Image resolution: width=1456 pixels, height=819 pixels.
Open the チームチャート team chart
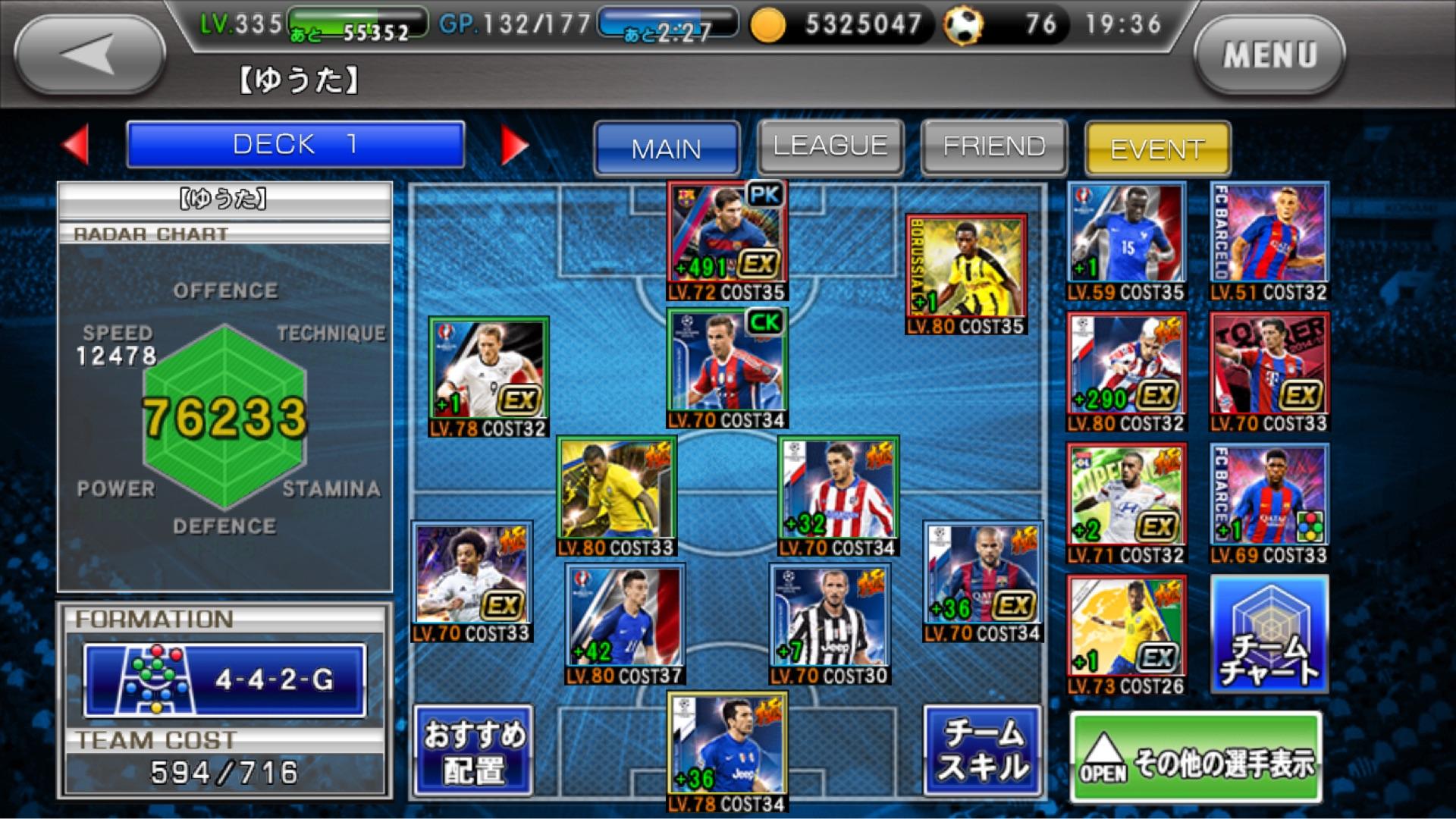1269,634
